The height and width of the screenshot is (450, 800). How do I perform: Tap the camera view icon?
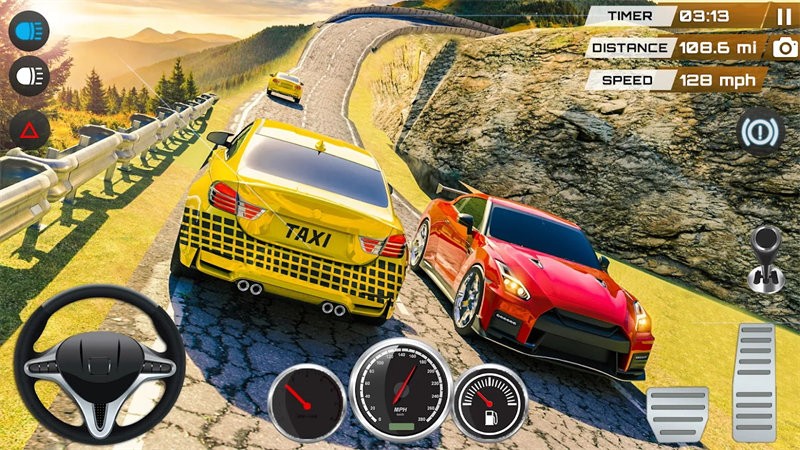[x=783, y=48]
